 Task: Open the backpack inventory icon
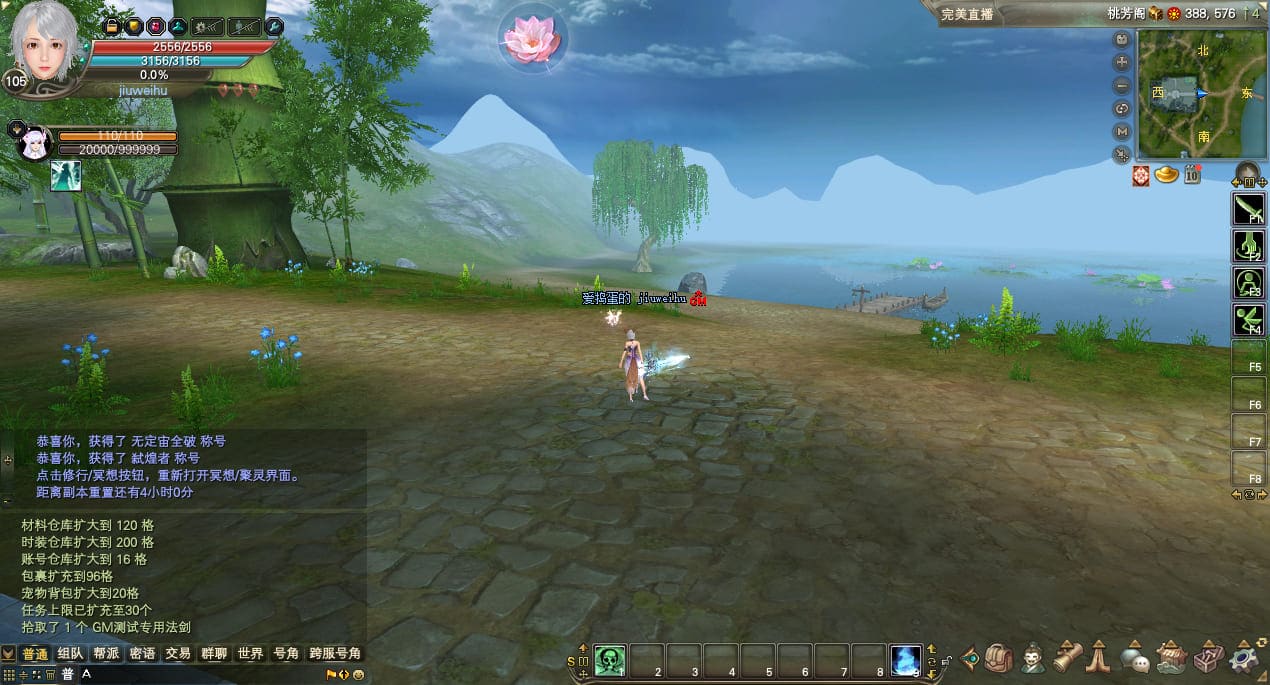(997, 658)
